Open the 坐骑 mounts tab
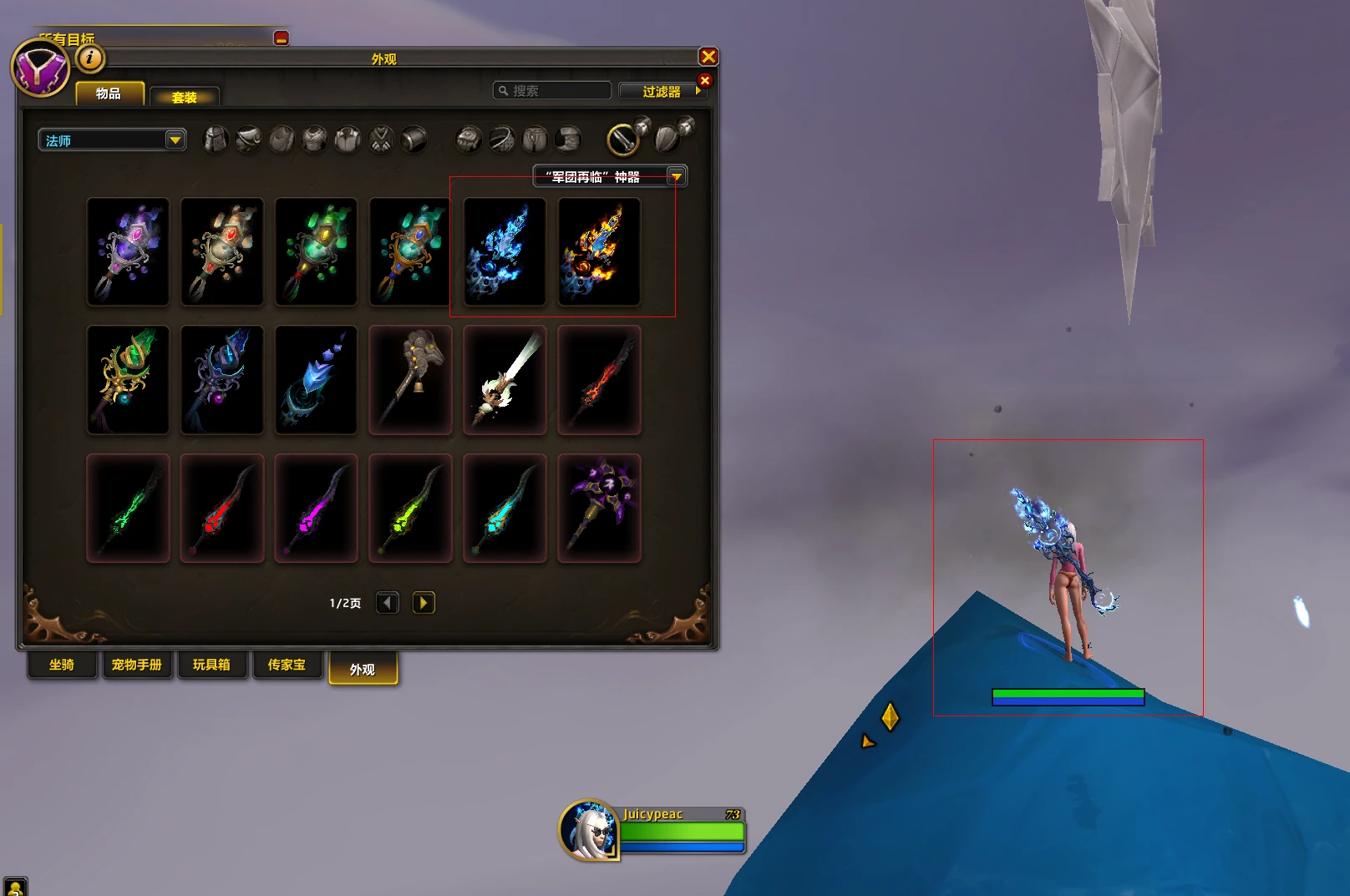1350x896 pixels. pyautogui.click(x=62, y=665)
